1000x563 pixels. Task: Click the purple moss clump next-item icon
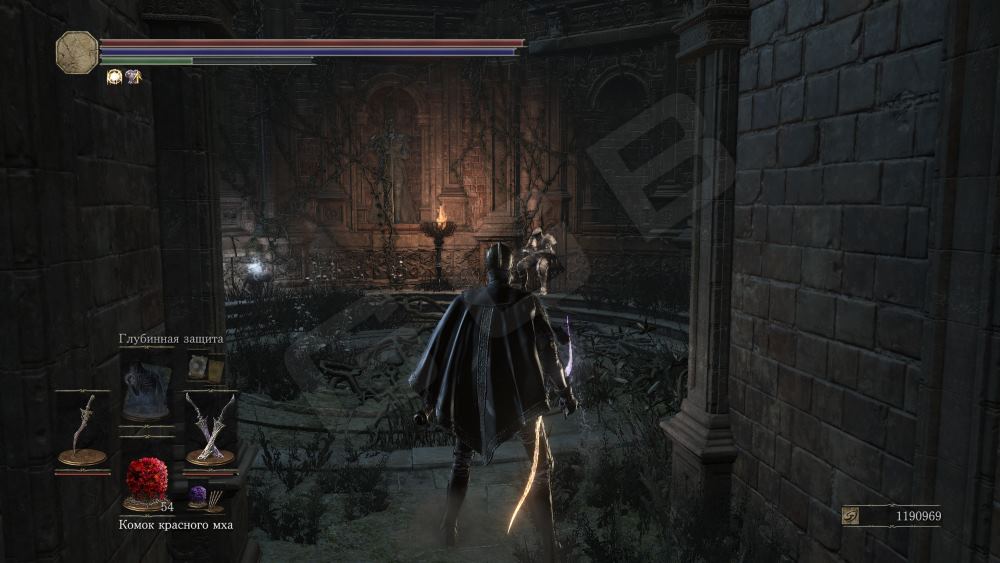click(198, 495)
